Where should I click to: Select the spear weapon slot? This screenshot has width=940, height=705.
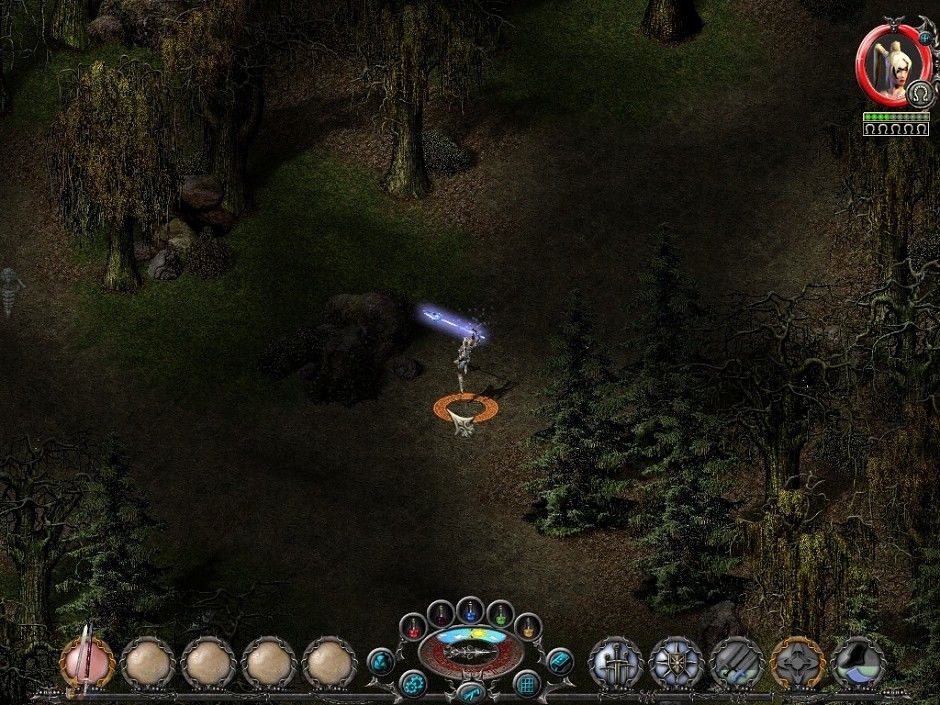pyautogui.click(x=88, y=660)
